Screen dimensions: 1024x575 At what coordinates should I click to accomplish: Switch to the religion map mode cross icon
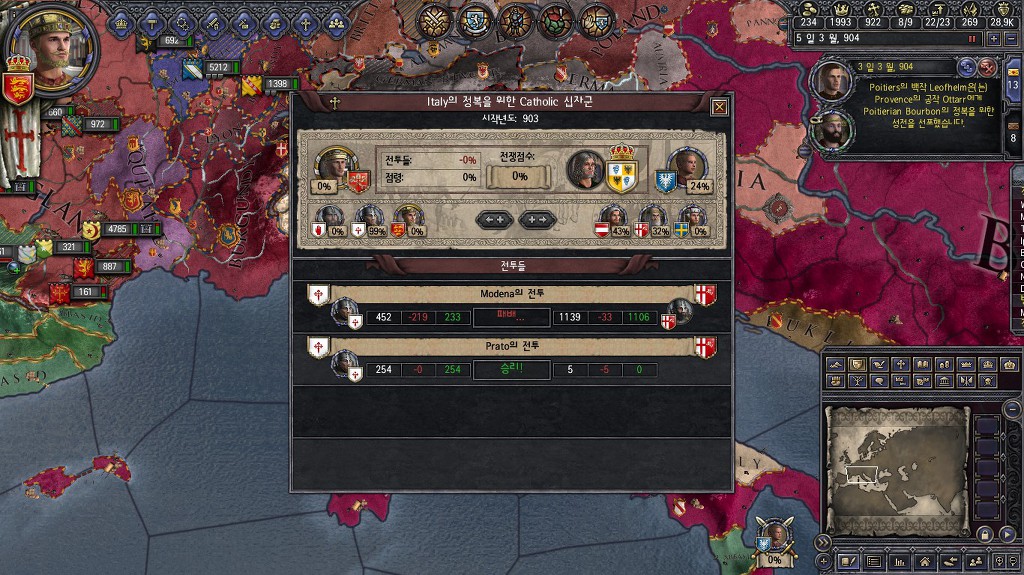tap(900, 365)
